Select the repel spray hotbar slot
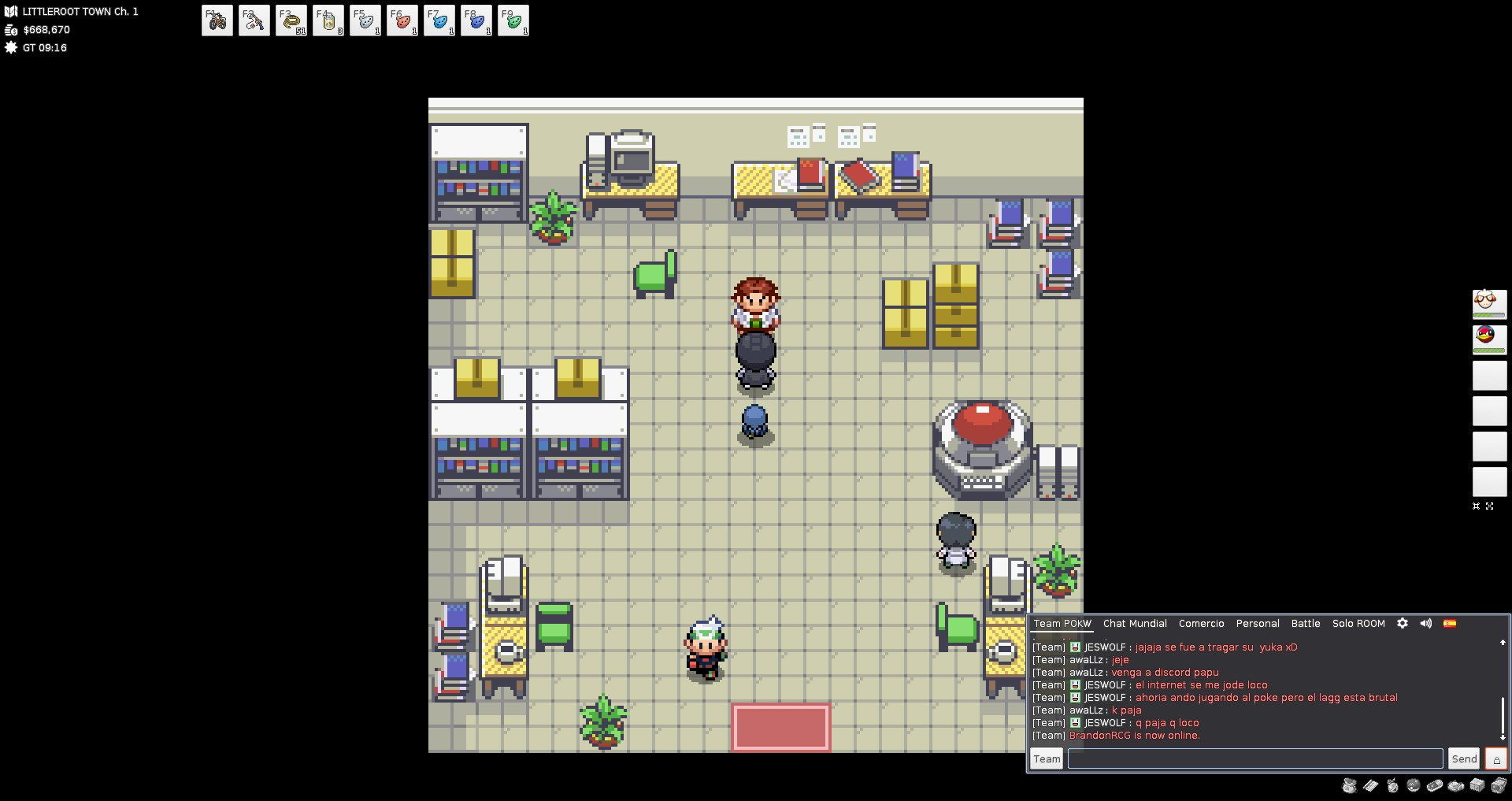 pyautogui.click(x=328, y=20)
